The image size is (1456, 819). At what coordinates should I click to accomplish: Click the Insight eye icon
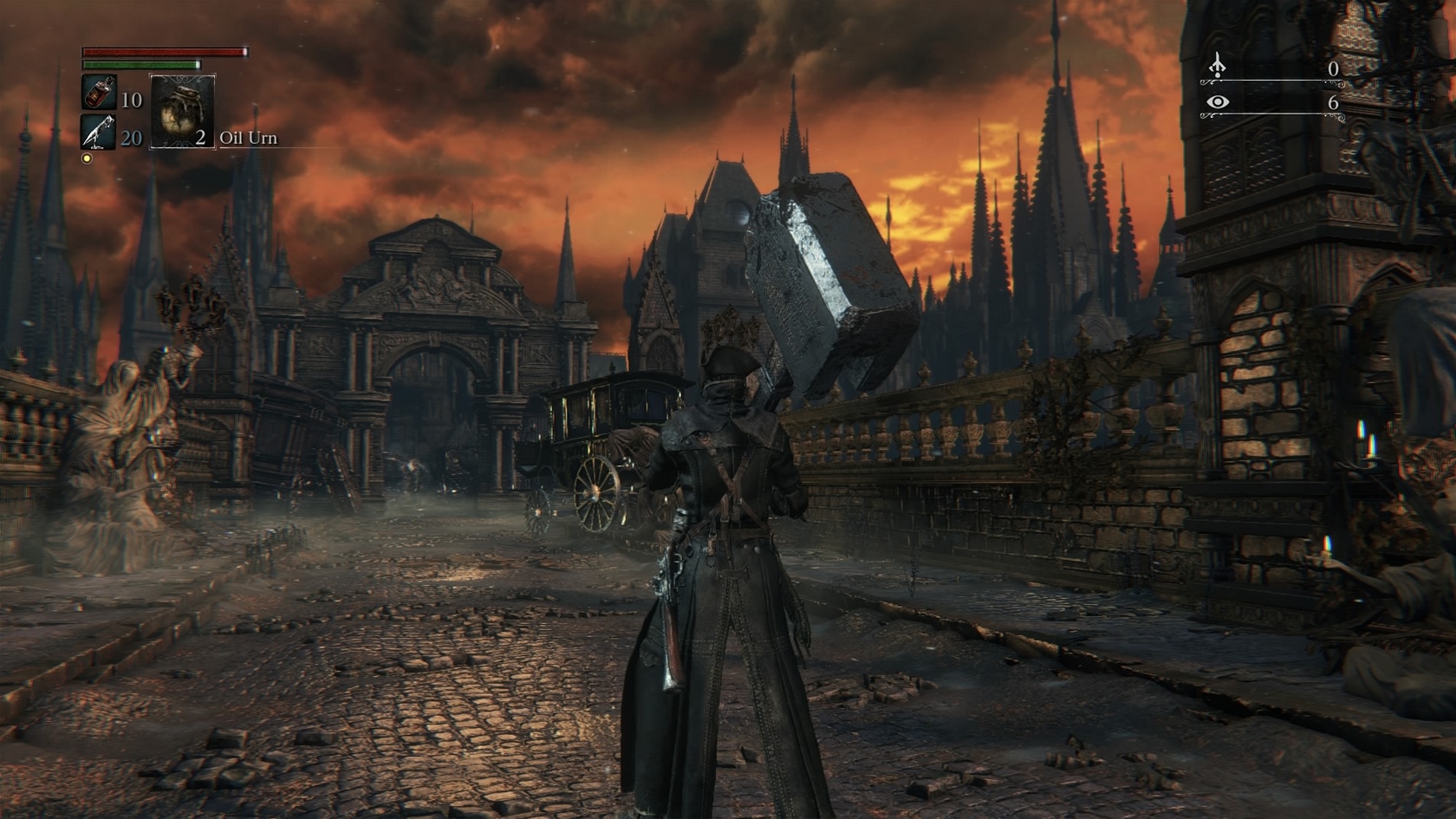point(1218,102)
